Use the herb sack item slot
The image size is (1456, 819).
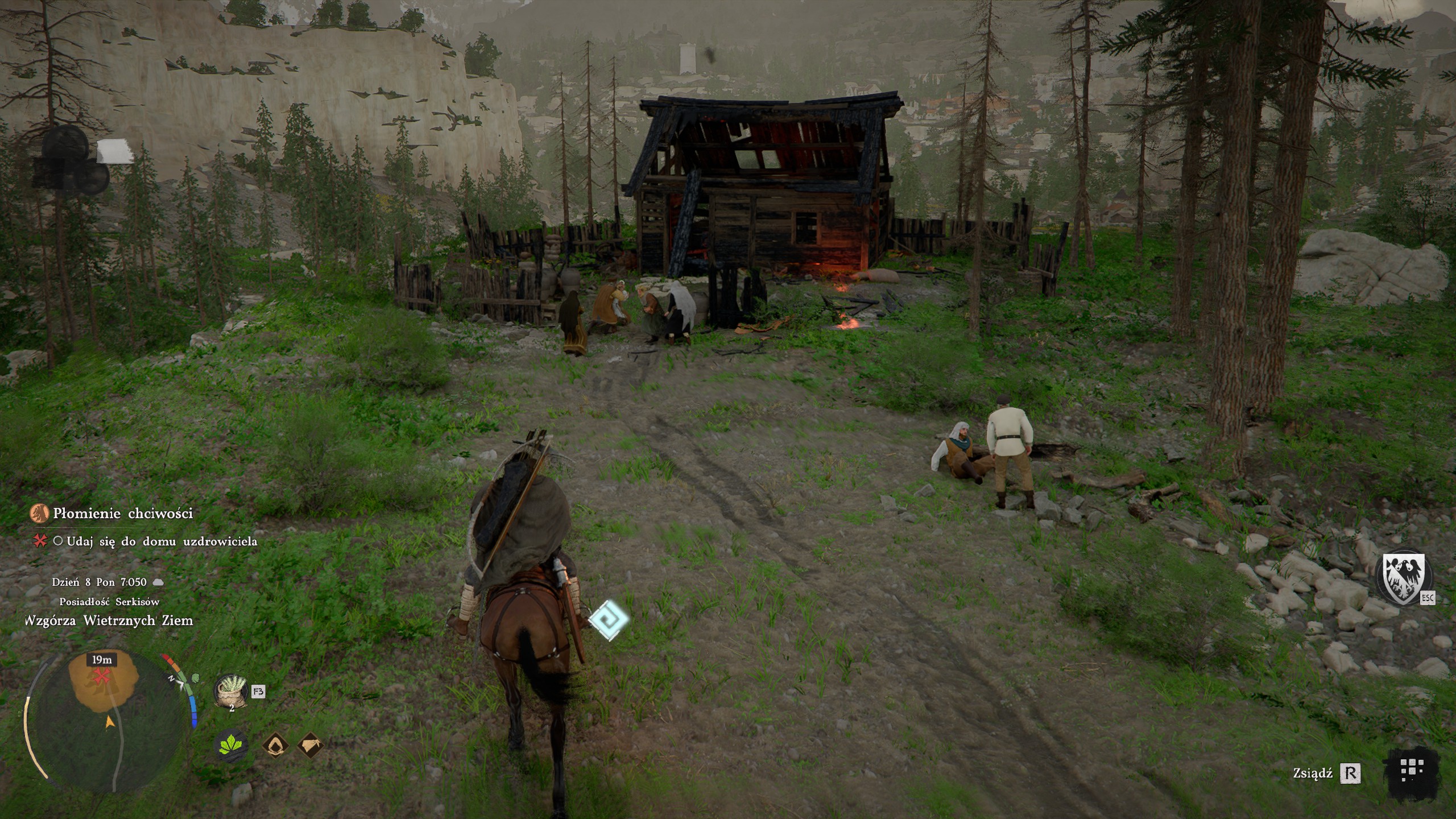coord(230,690)
